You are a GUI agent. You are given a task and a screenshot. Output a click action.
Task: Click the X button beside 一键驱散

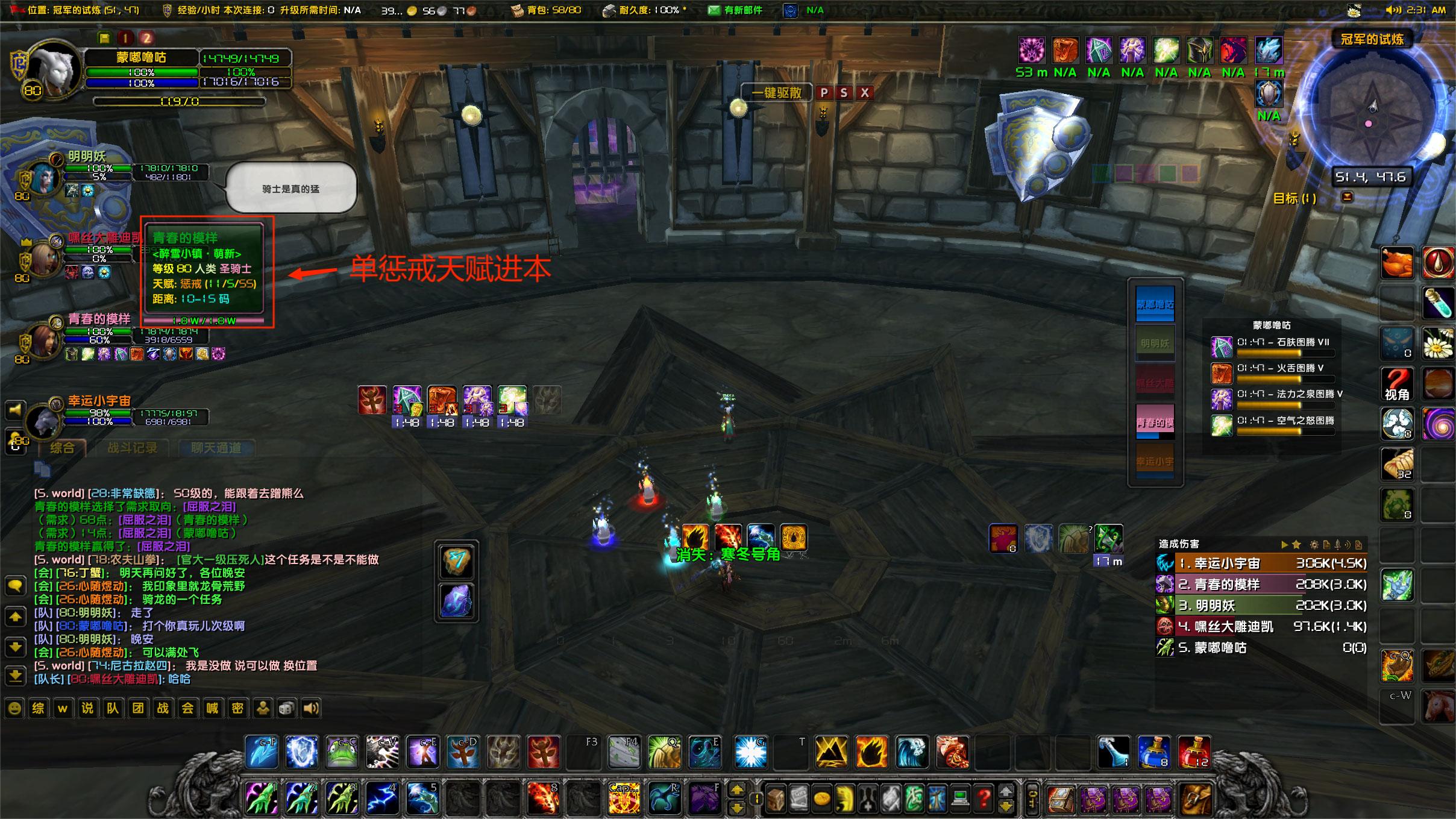(x=866, y=93)
